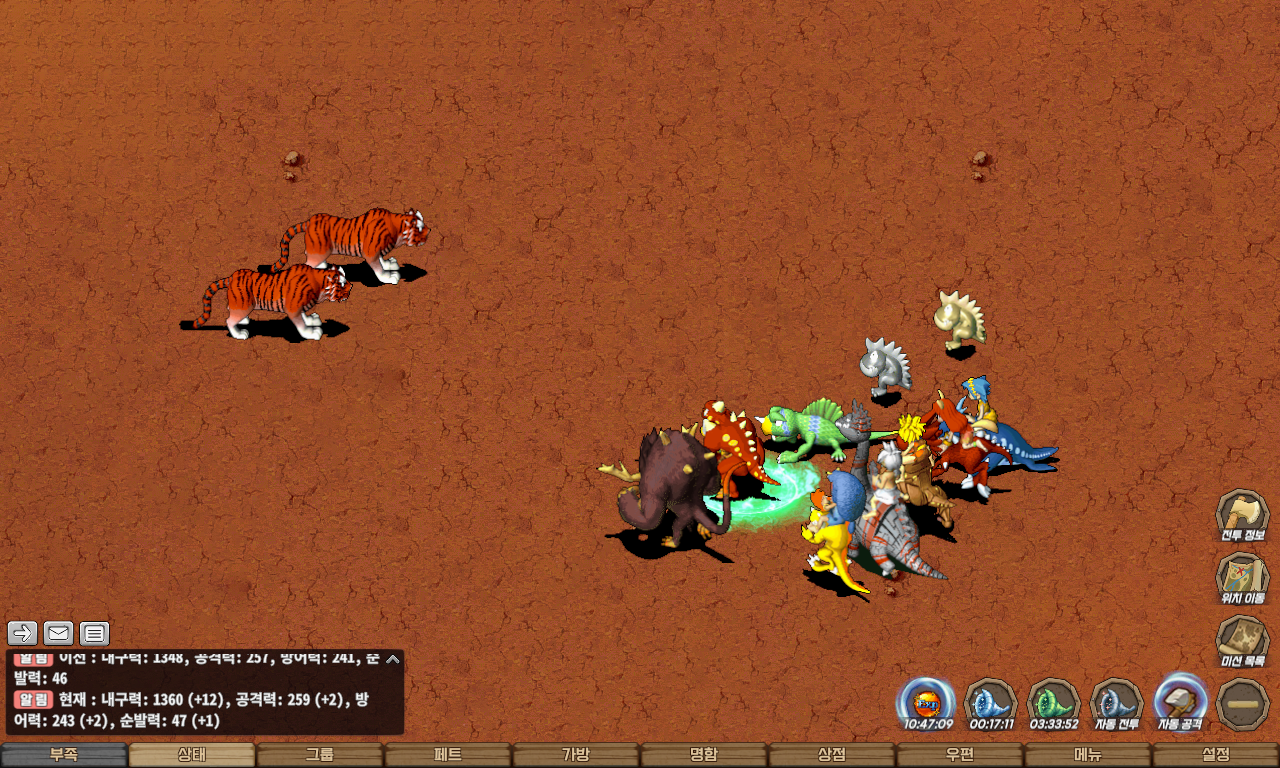Select the 명함 (name card) tab

704,755
